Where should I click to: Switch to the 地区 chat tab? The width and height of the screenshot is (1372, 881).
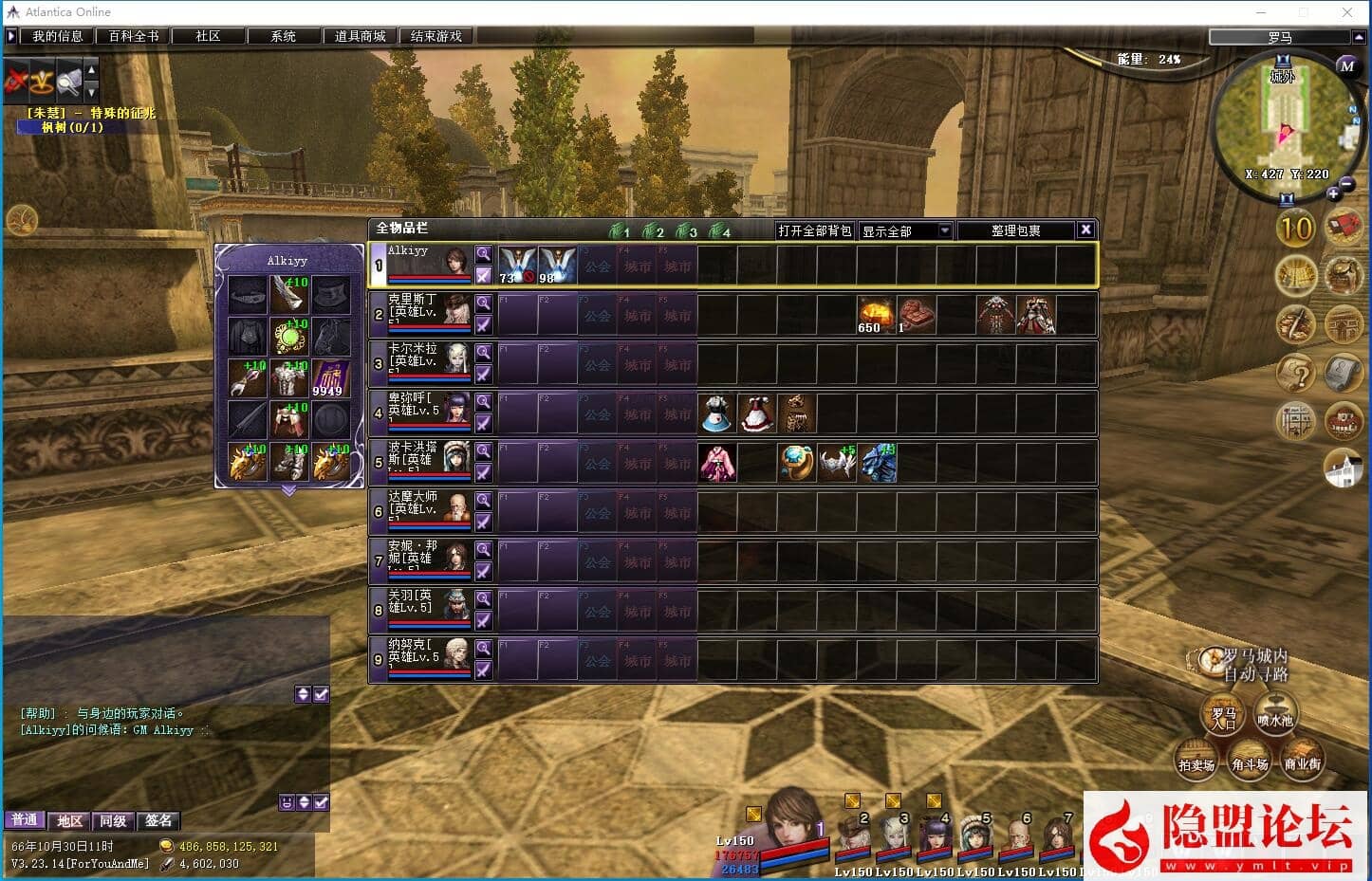pos(68,820)
